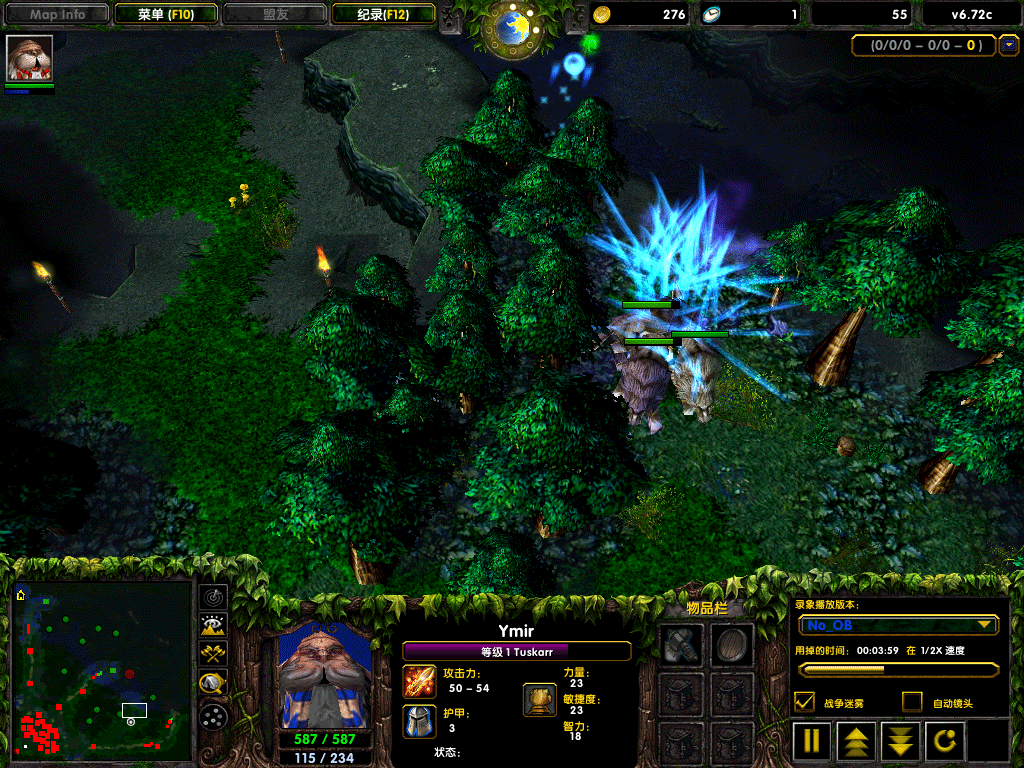Viewport: 1024px width, 768px height.
Task: Select the round wooden shield item
Action: [731, 646]
